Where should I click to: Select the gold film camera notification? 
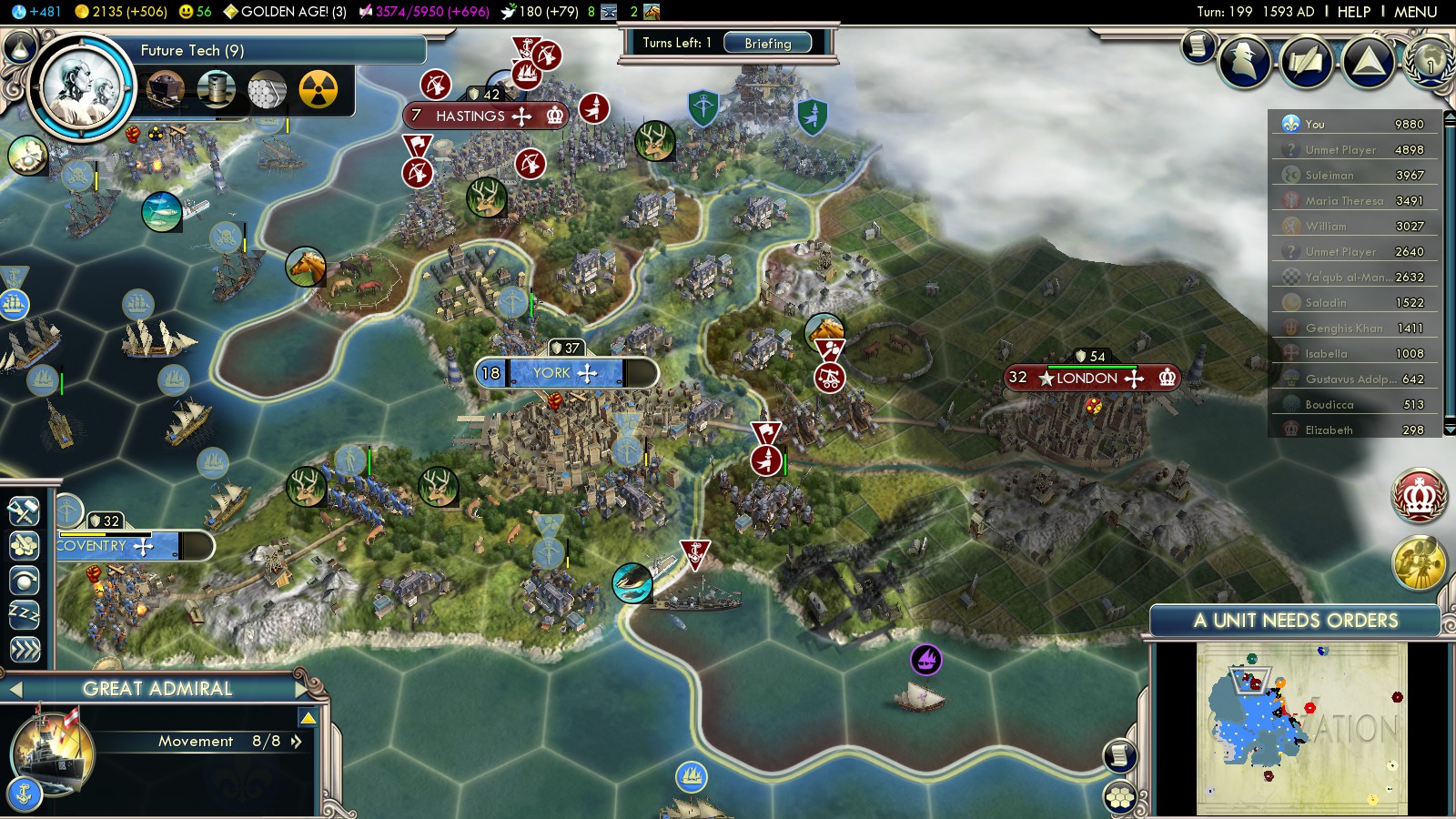click(1419, 562)
